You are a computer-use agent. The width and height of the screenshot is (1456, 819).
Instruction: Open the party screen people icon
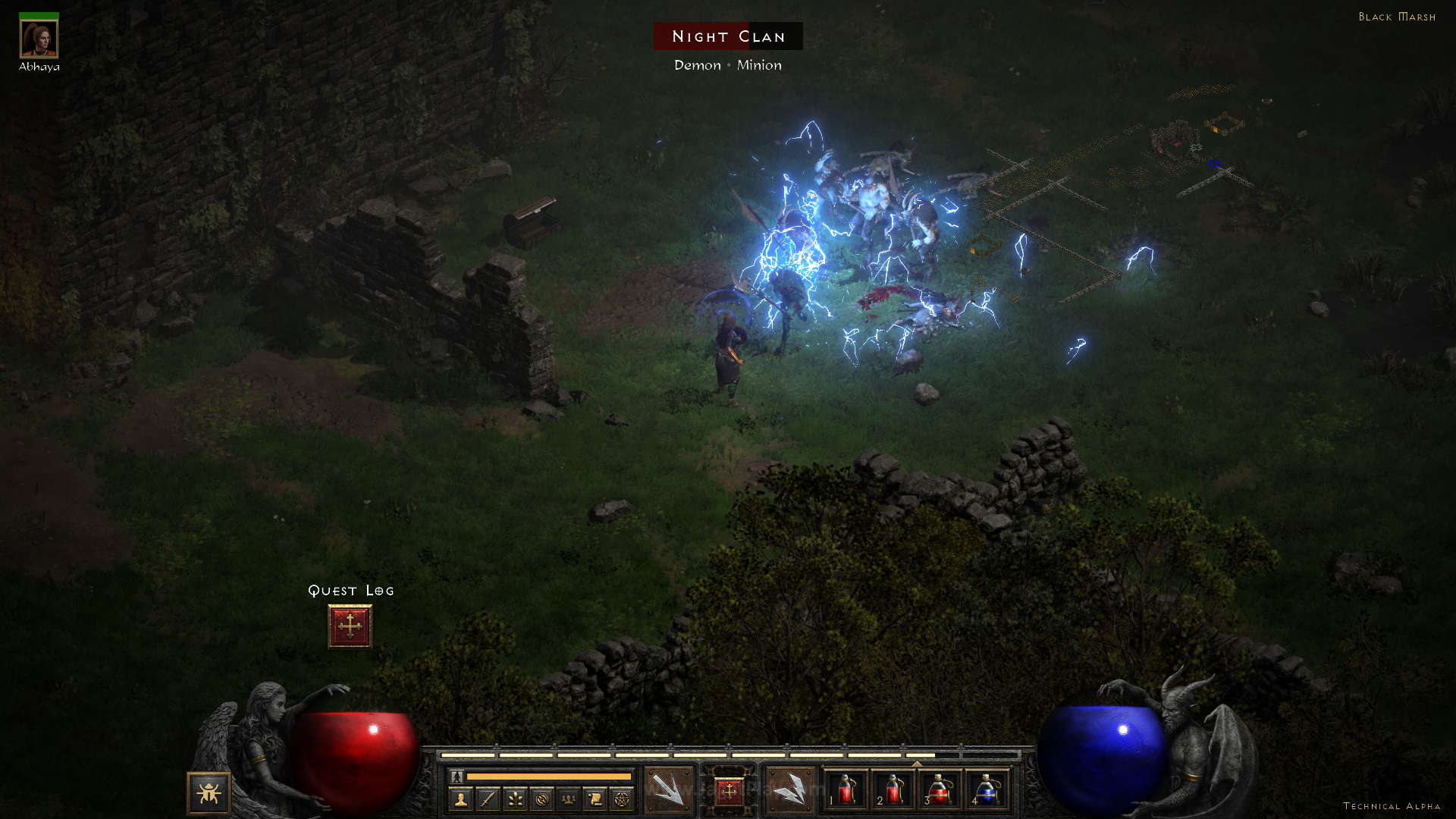point(568,799)
